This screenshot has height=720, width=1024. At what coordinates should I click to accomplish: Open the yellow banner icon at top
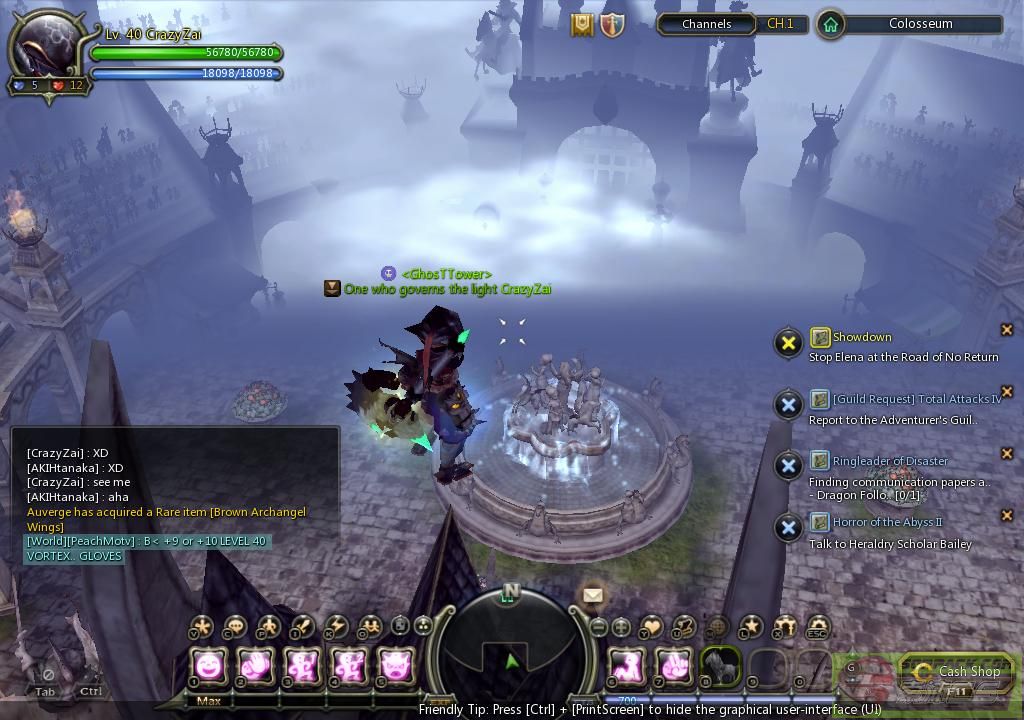tap(582, 25)
